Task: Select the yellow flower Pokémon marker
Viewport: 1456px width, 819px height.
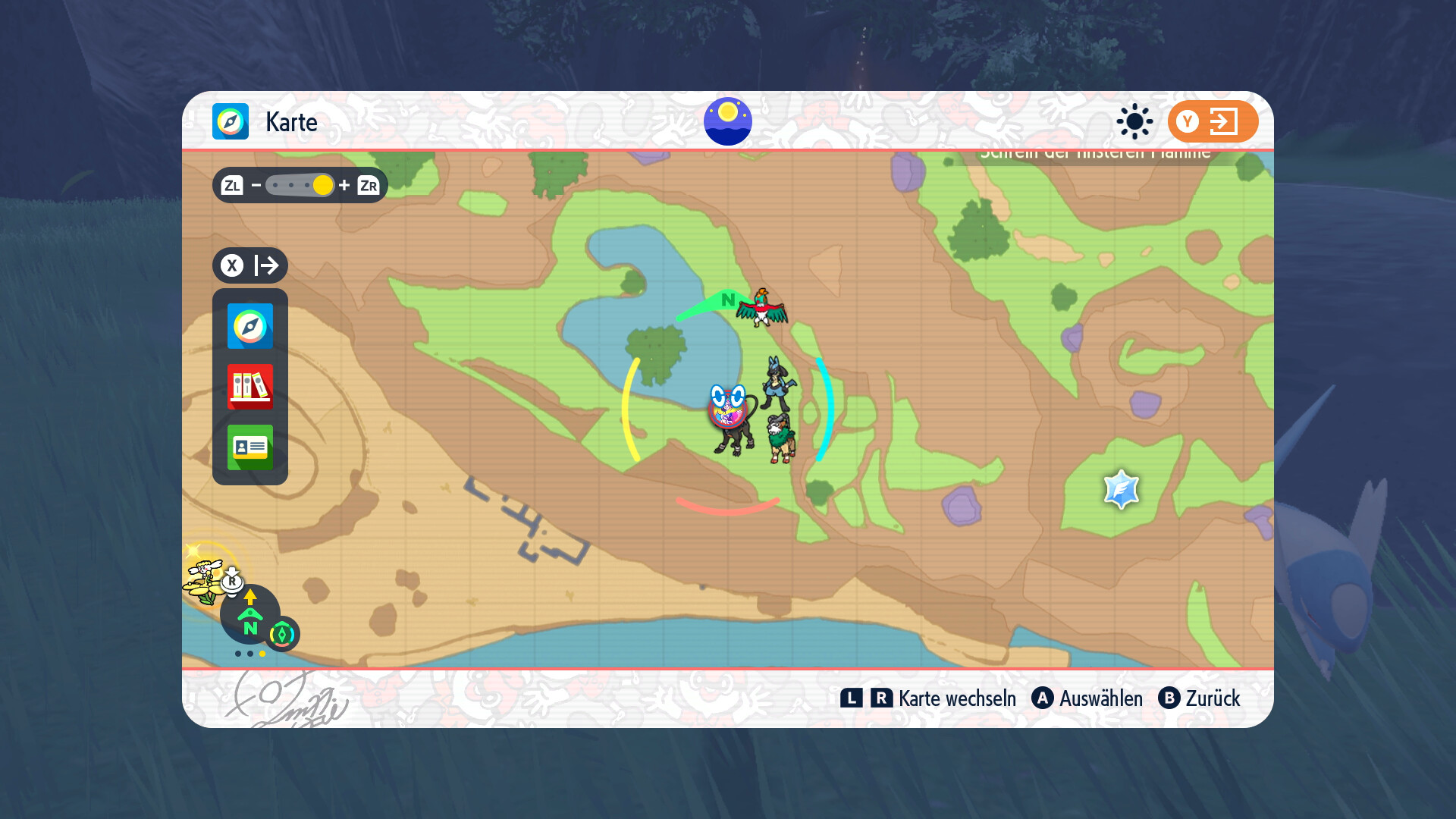Action: (x=202, y=581)
